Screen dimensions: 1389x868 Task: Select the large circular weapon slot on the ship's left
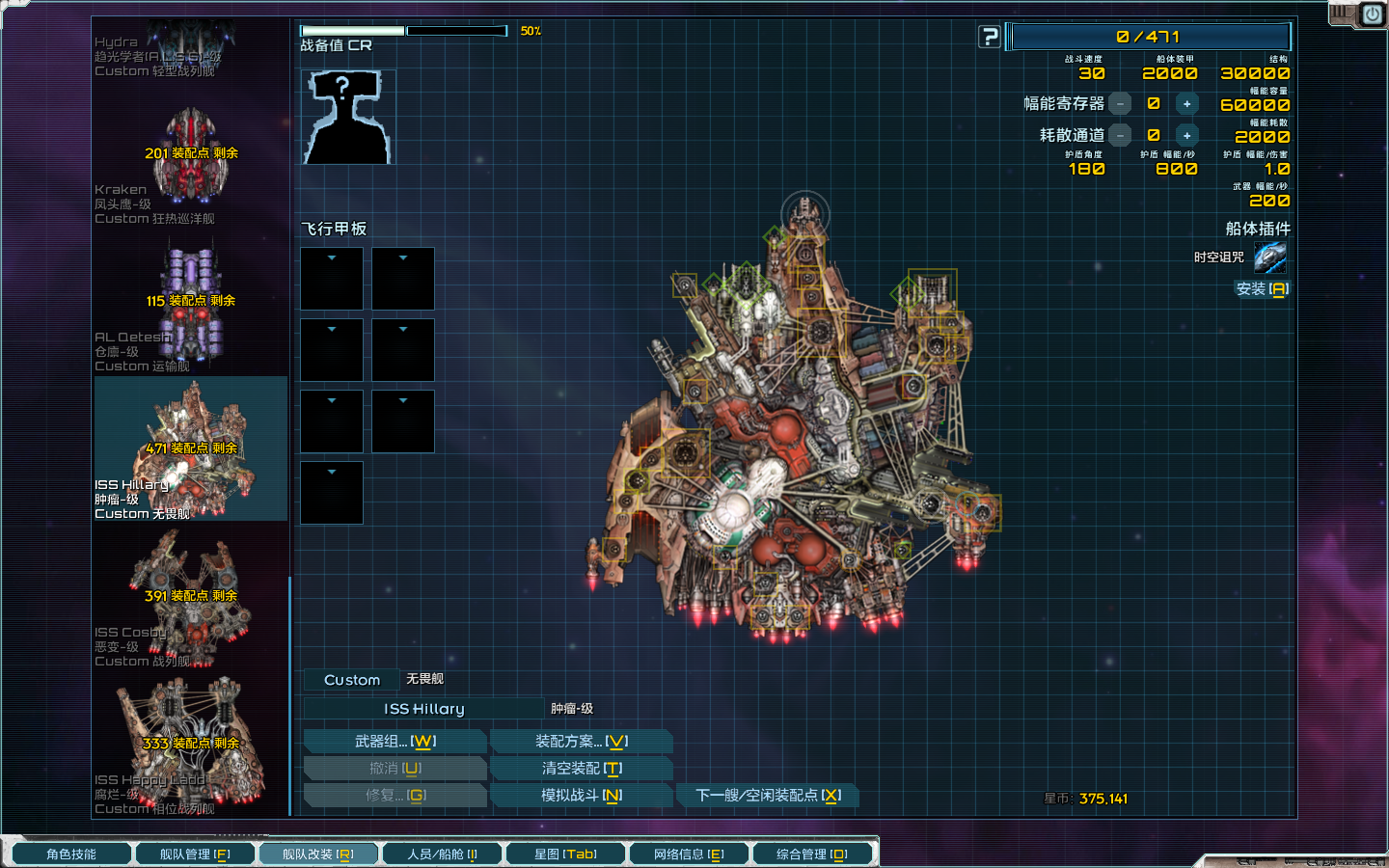686,453
